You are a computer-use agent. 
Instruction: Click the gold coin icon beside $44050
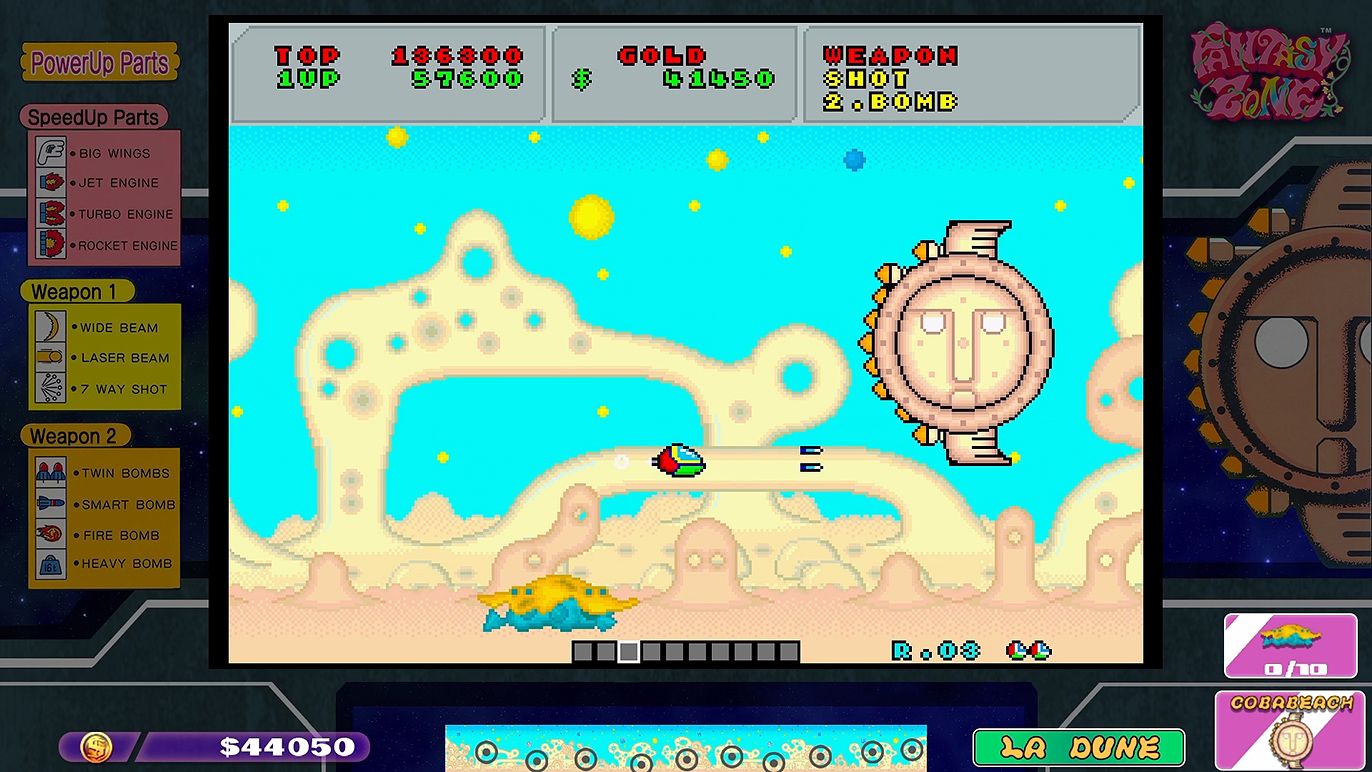point(97,747)
